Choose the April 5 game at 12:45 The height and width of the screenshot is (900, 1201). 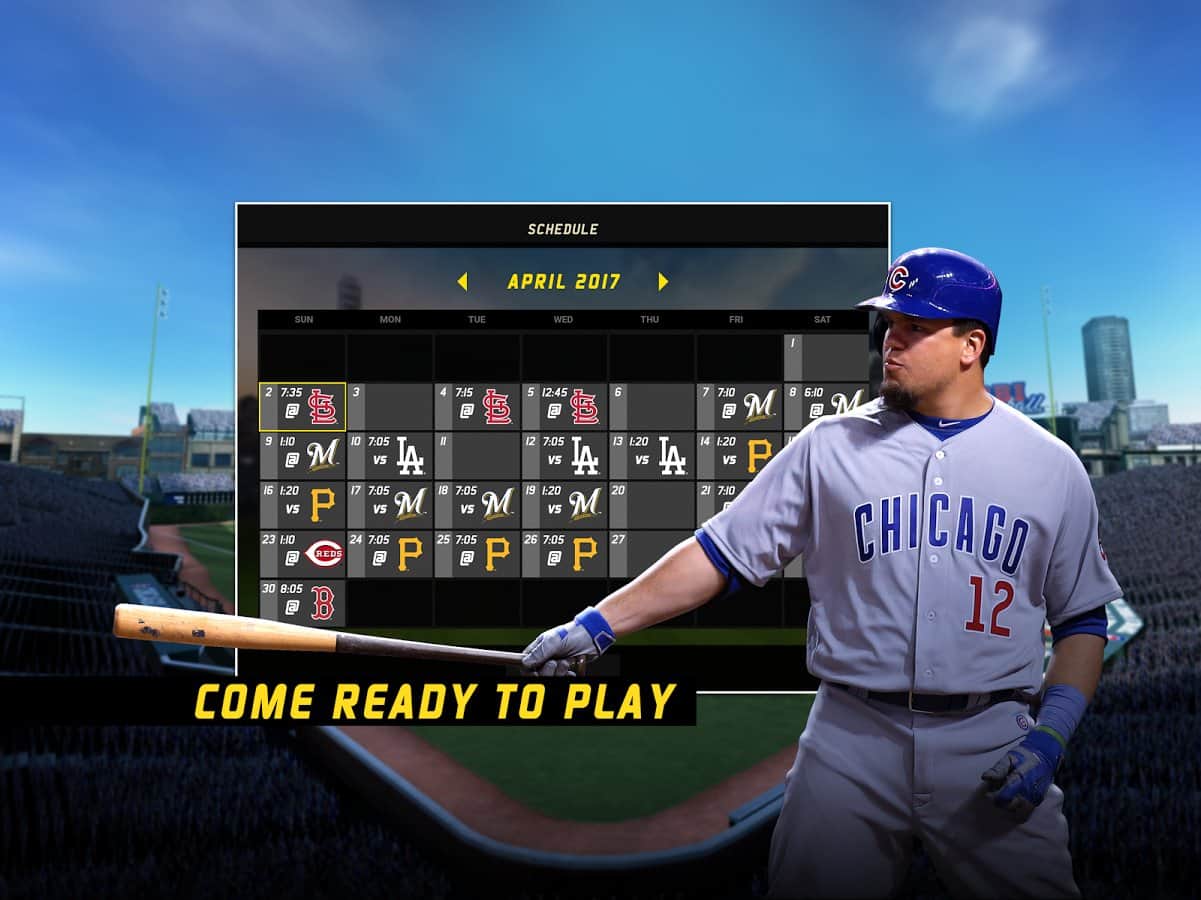[564, 407]
